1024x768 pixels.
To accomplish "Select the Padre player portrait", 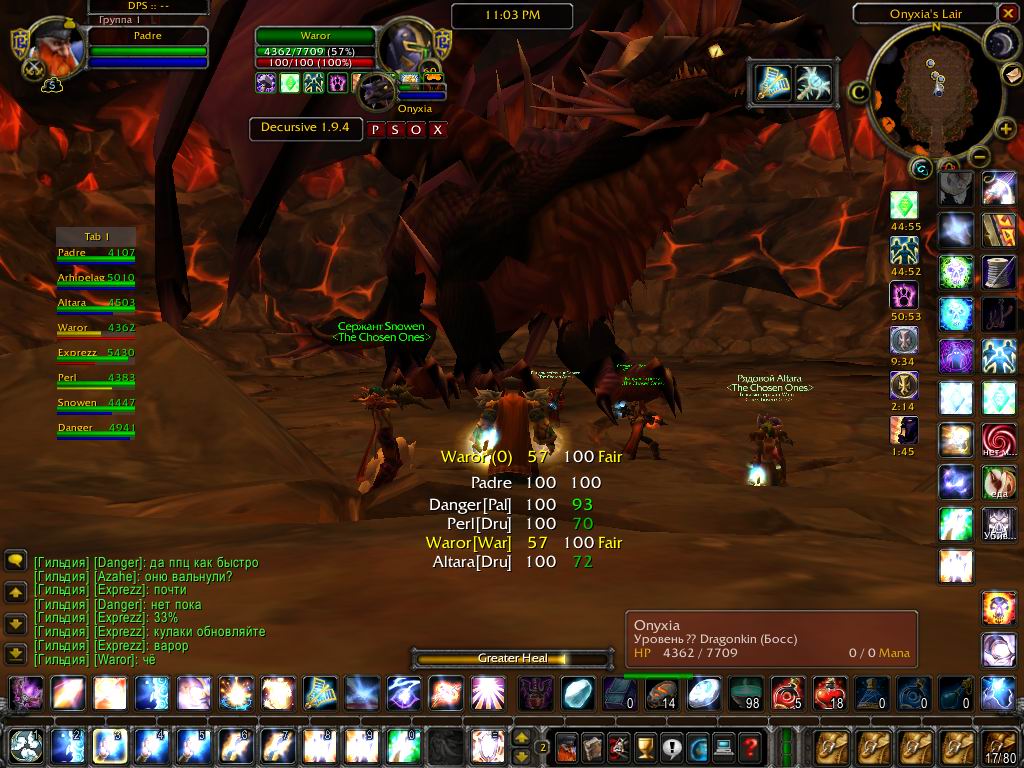I will [x=50, y=47].
